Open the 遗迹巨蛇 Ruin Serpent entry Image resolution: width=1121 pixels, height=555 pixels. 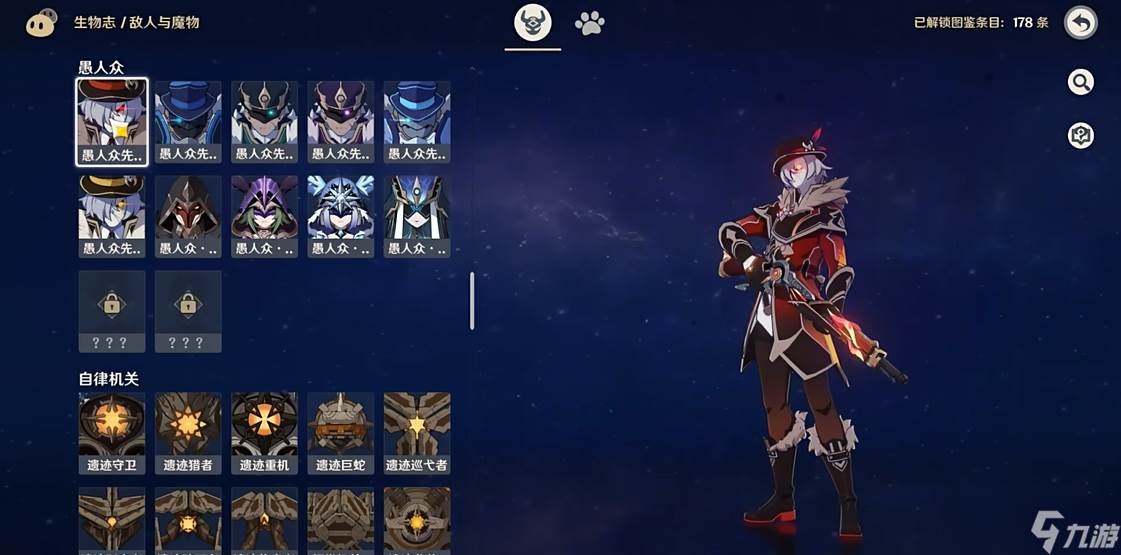341,432
